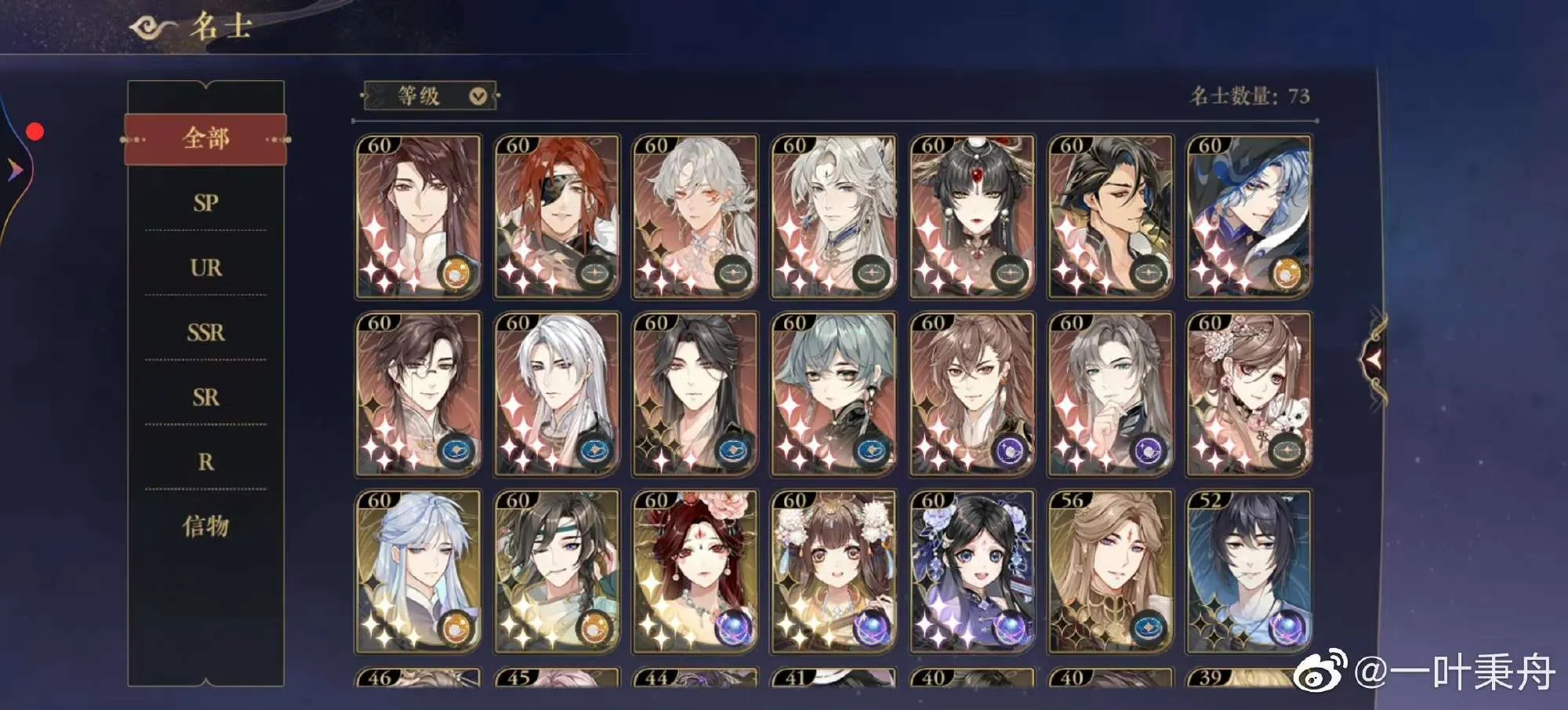Select the blue-haired character in dark hat

(1249, 217)
